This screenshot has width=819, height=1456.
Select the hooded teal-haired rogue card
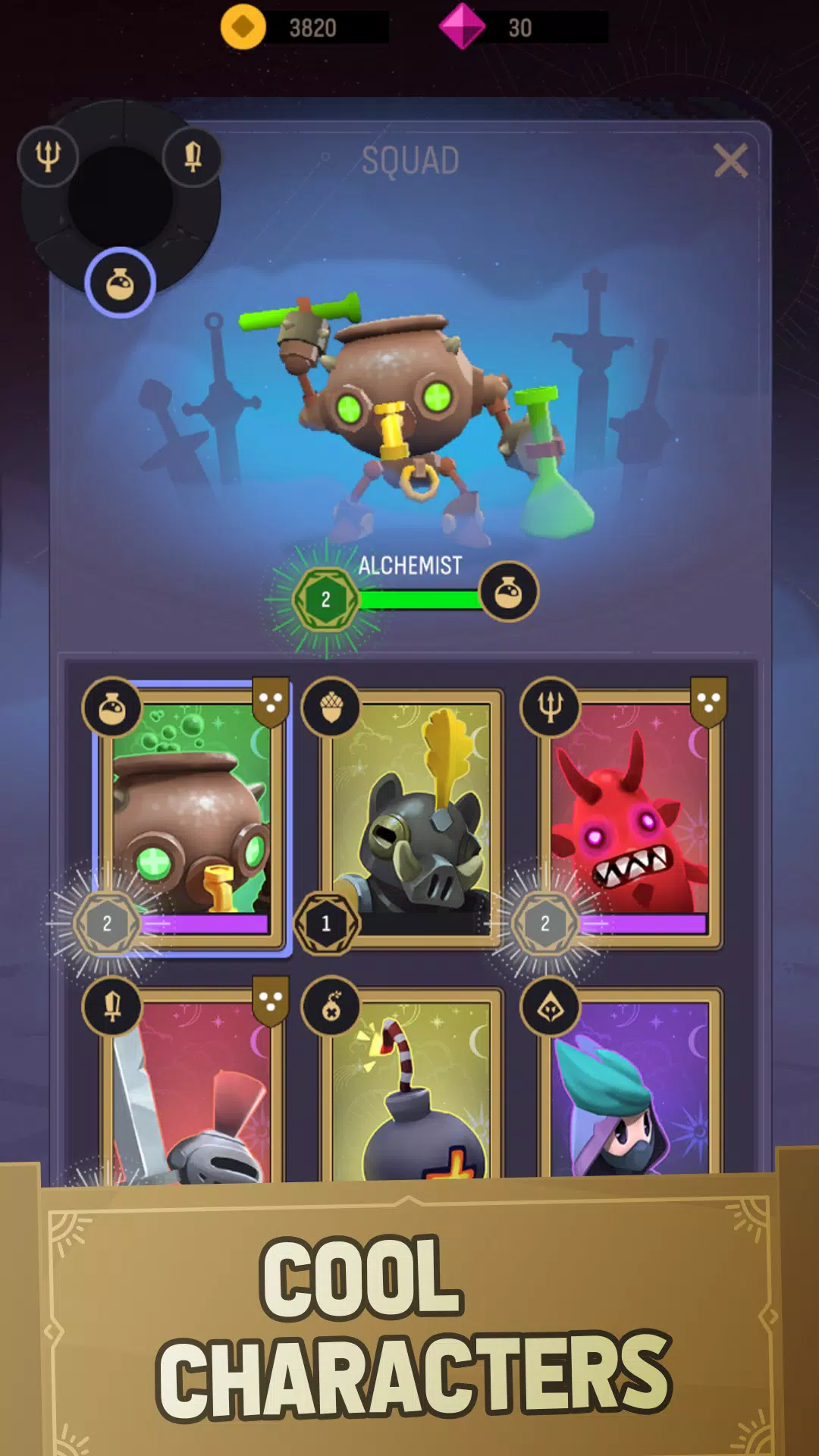(x=629, y=1088)
